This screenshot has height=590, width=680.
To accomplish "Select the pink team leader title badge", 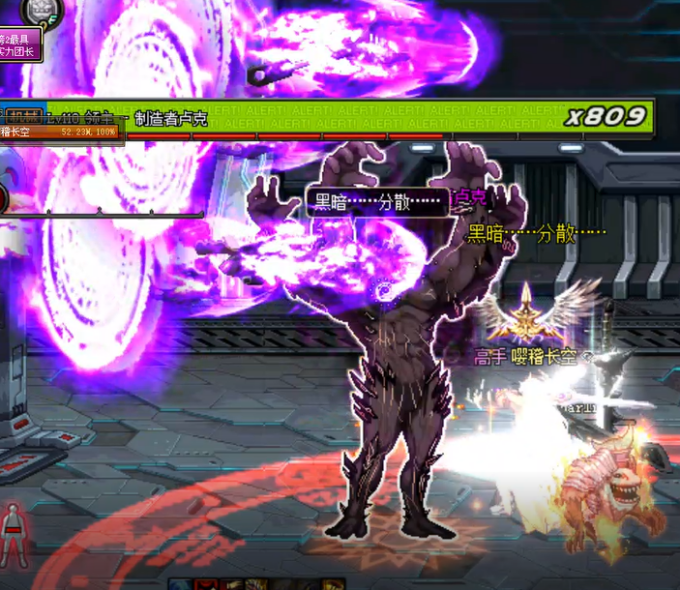I will tap(20, 44).
